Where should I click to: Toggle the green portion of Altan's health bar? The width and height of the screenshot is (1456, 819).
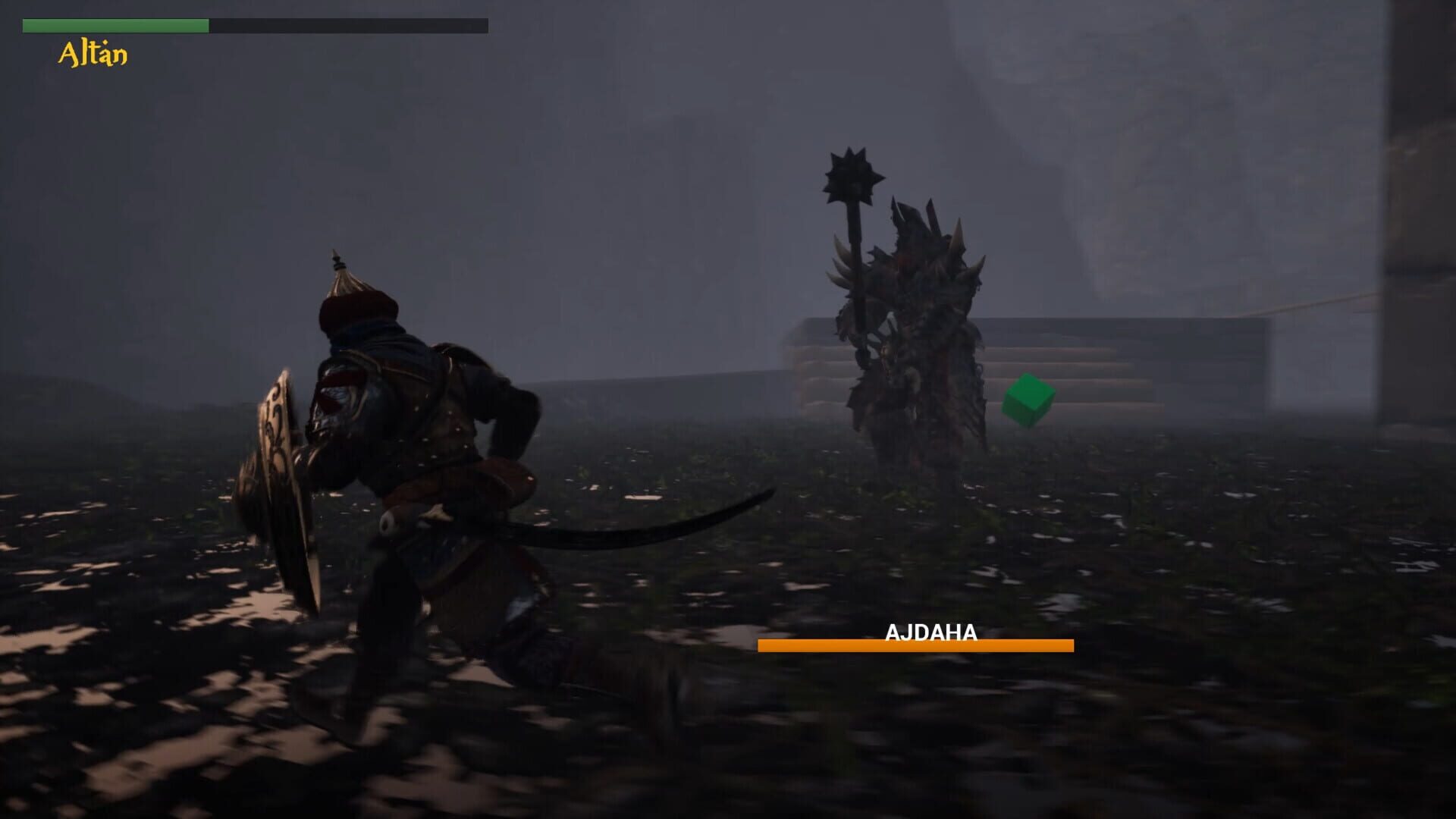[x=114, y=25]
